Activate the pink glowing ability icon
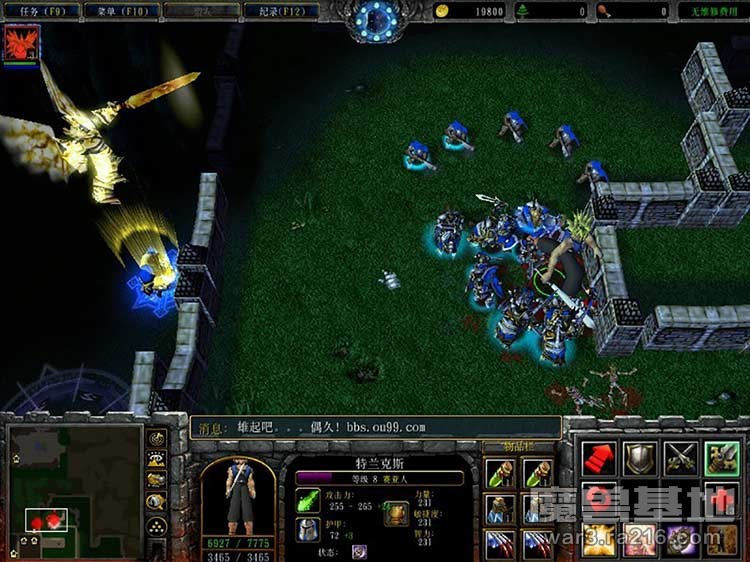 [x=640, y=539]
